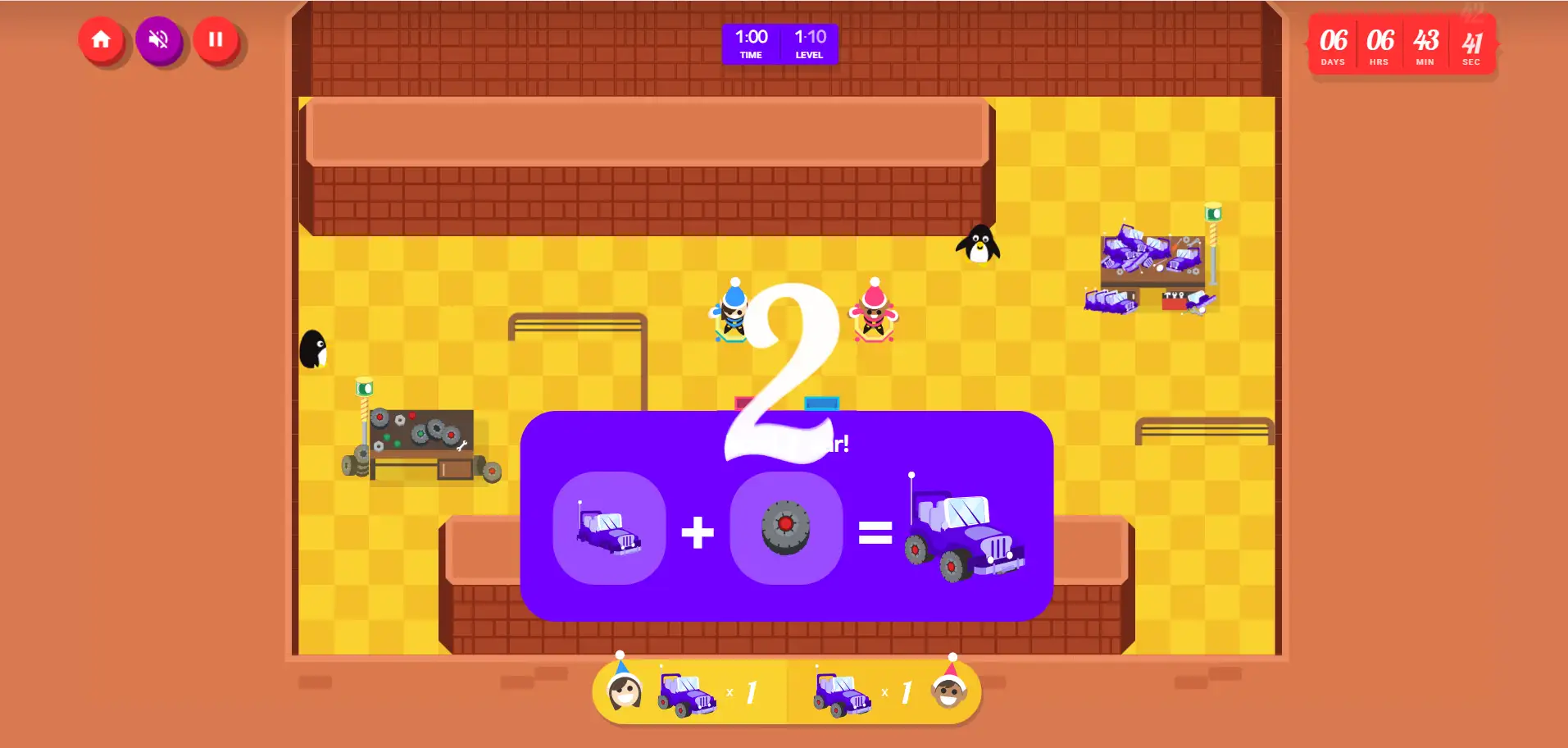Click the LEVEL indicator showing 1-10
The image size is (1568, 748).
coord(809,43)
